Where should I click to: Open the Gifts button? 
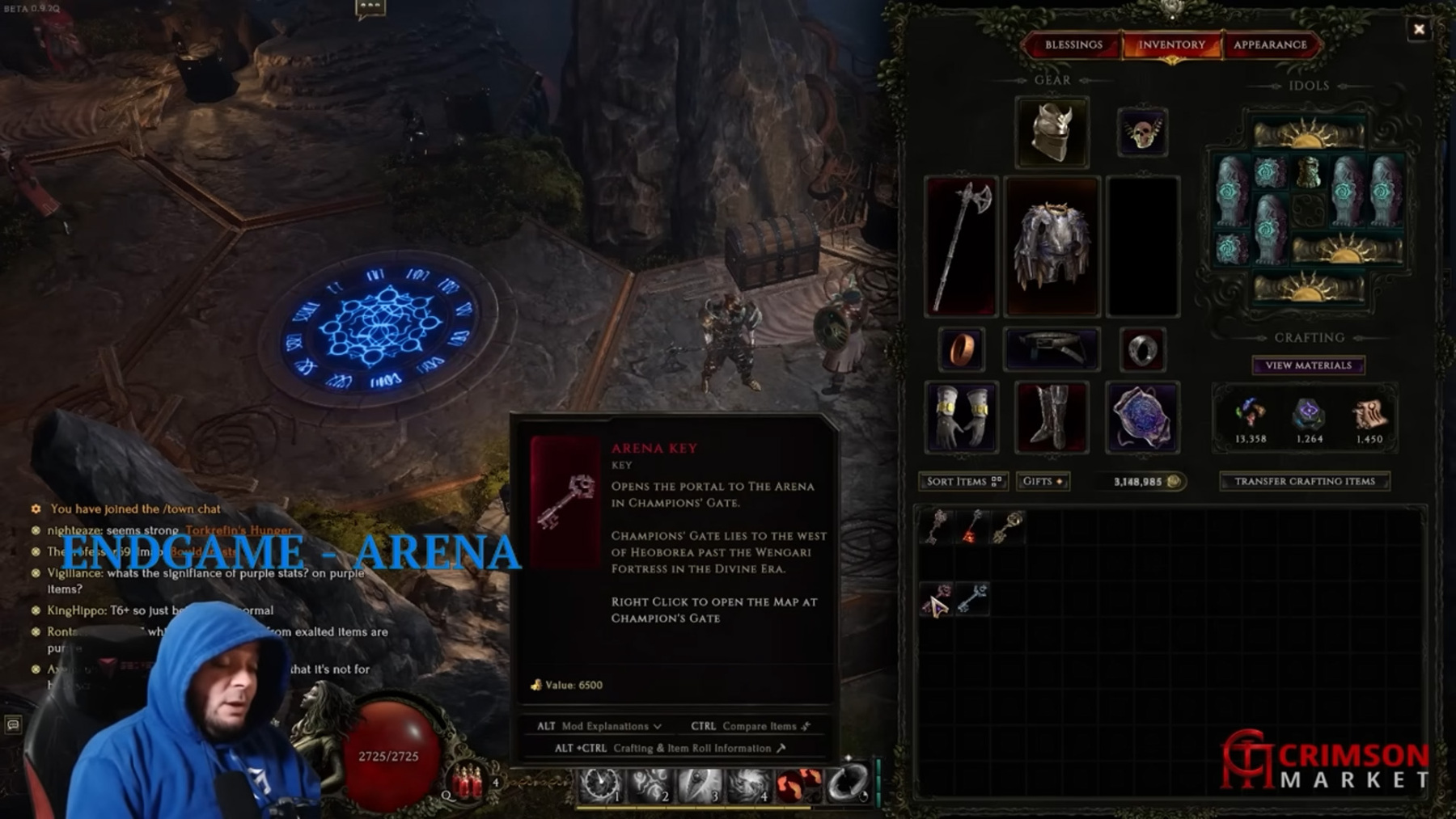tap(1043, 481)
